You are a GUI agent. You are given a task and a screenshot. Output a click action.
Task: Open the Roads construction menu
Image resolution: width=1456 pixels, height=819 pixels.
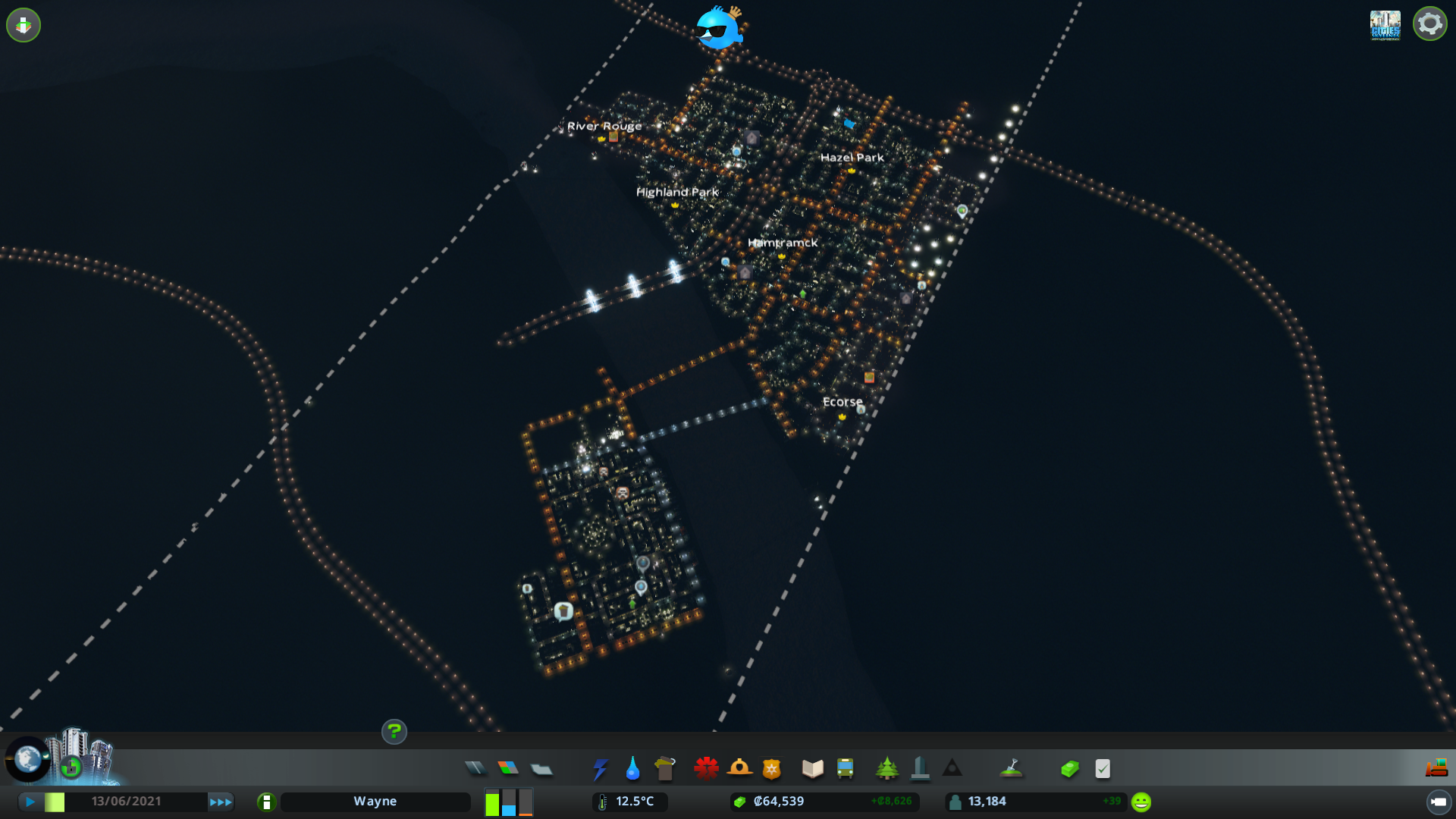(x=475, y=768)
